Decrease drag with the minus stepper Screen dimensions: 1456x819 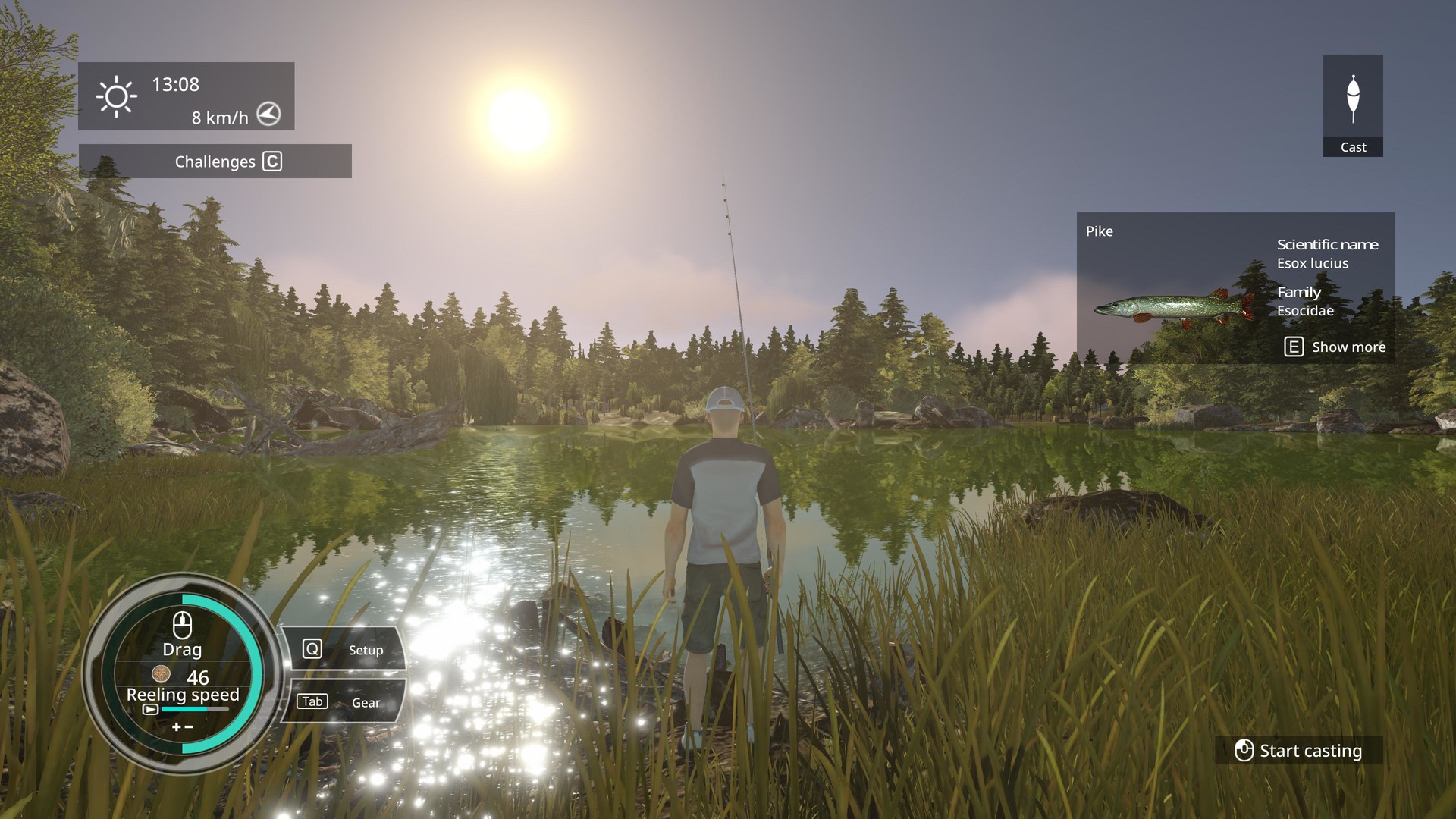click(189, 726)
